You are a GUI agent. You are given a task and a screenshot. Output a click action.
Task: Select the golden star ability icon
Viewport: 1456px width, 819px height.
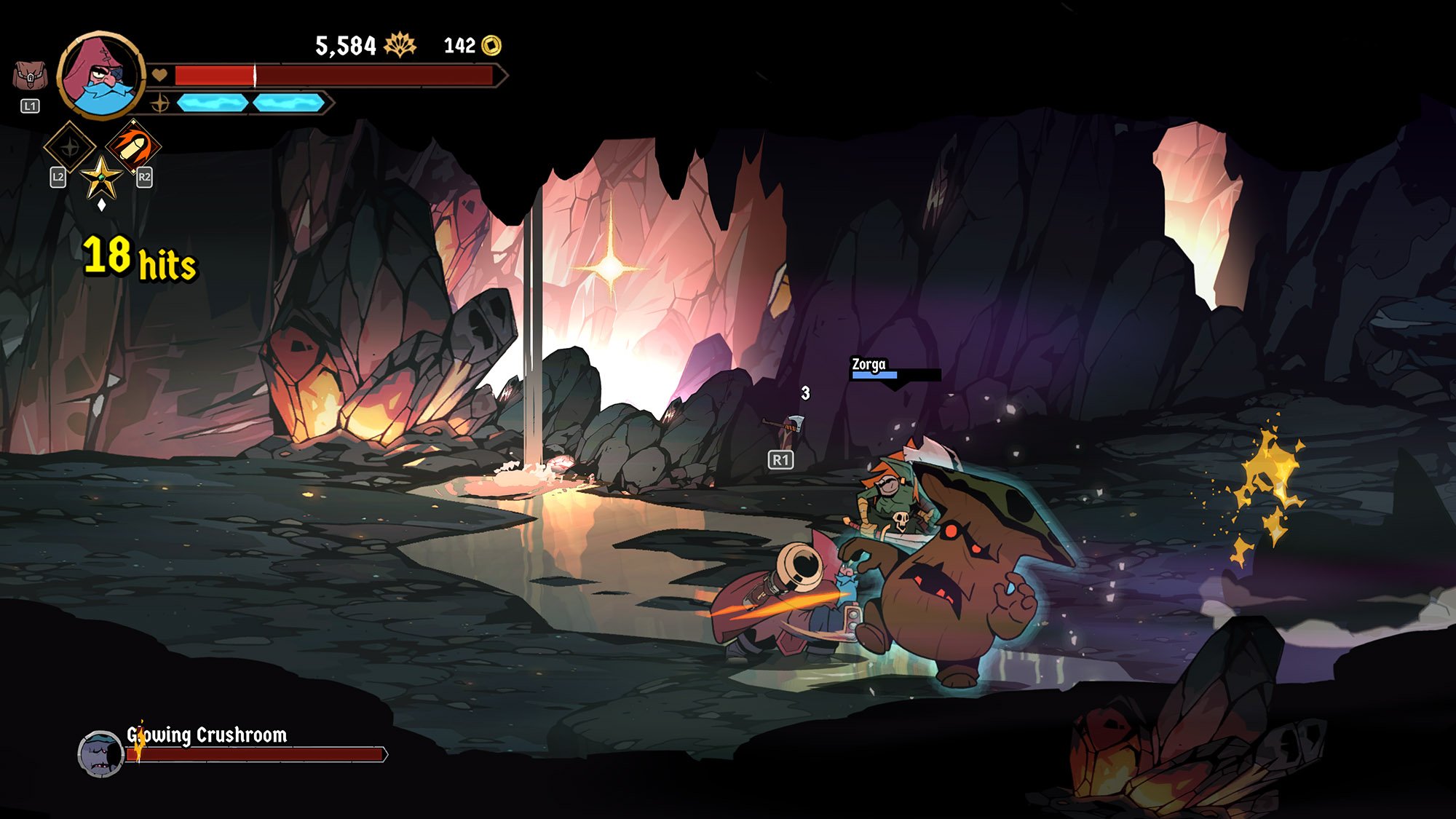101,177
